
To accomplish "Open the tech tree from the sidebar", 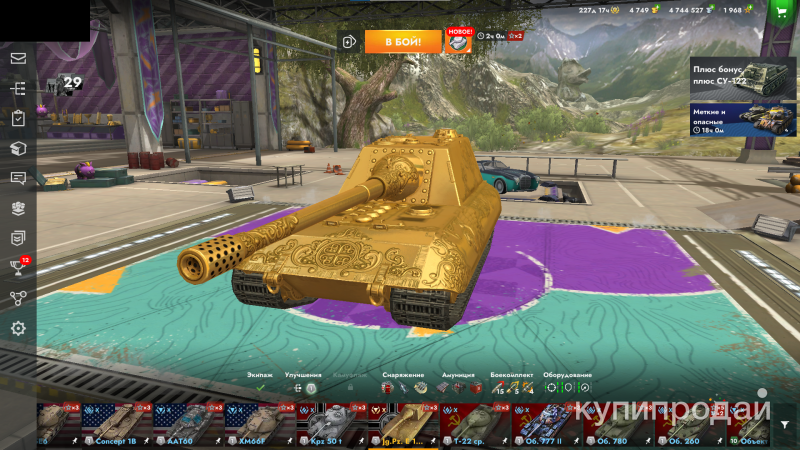I will coord(18,88).
